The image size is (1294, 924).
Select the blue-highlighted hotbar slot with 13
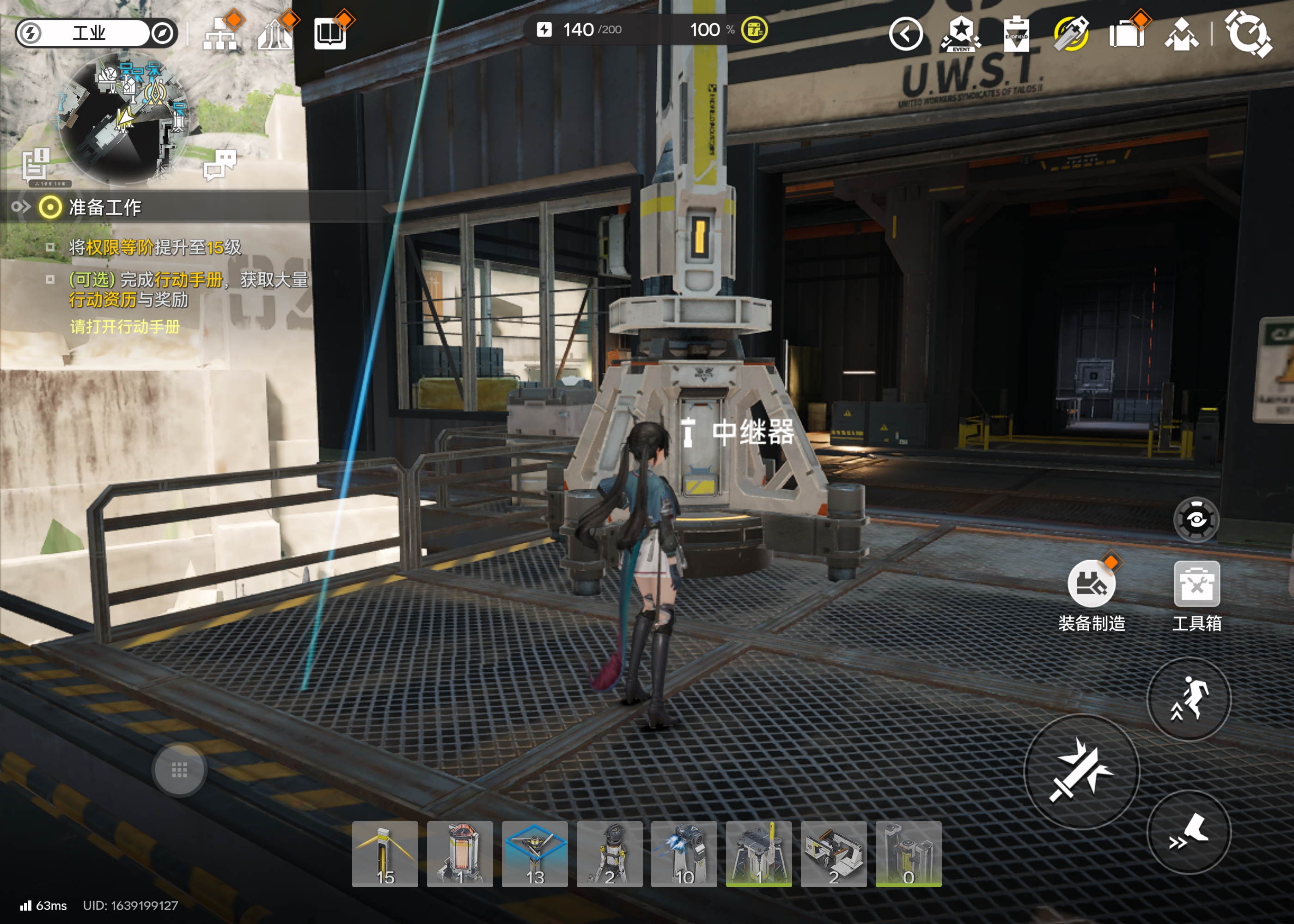(535, 853)
